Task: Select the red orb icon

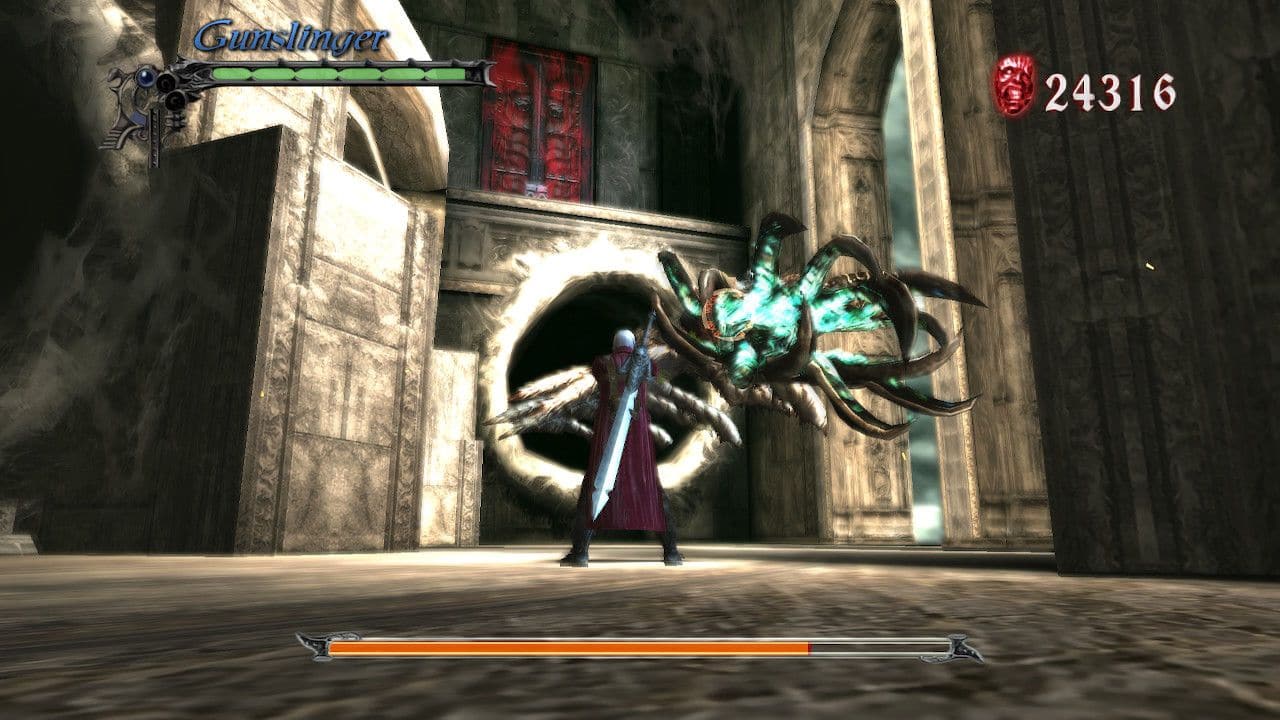Action: coord(1014,85)
